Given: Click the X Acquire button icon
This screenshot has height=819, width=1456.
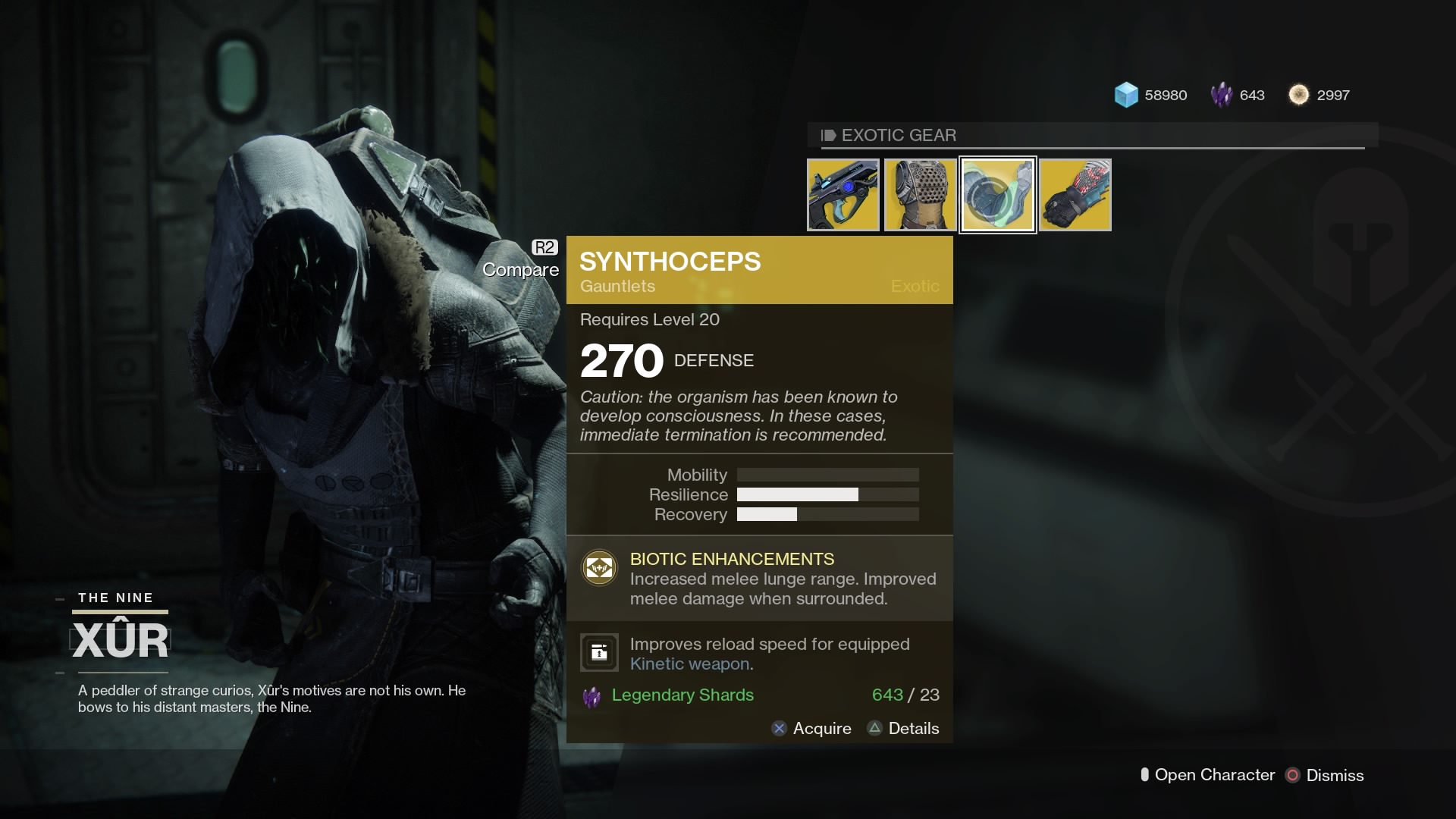Looking at the screenshot, I should pos(780,729).
